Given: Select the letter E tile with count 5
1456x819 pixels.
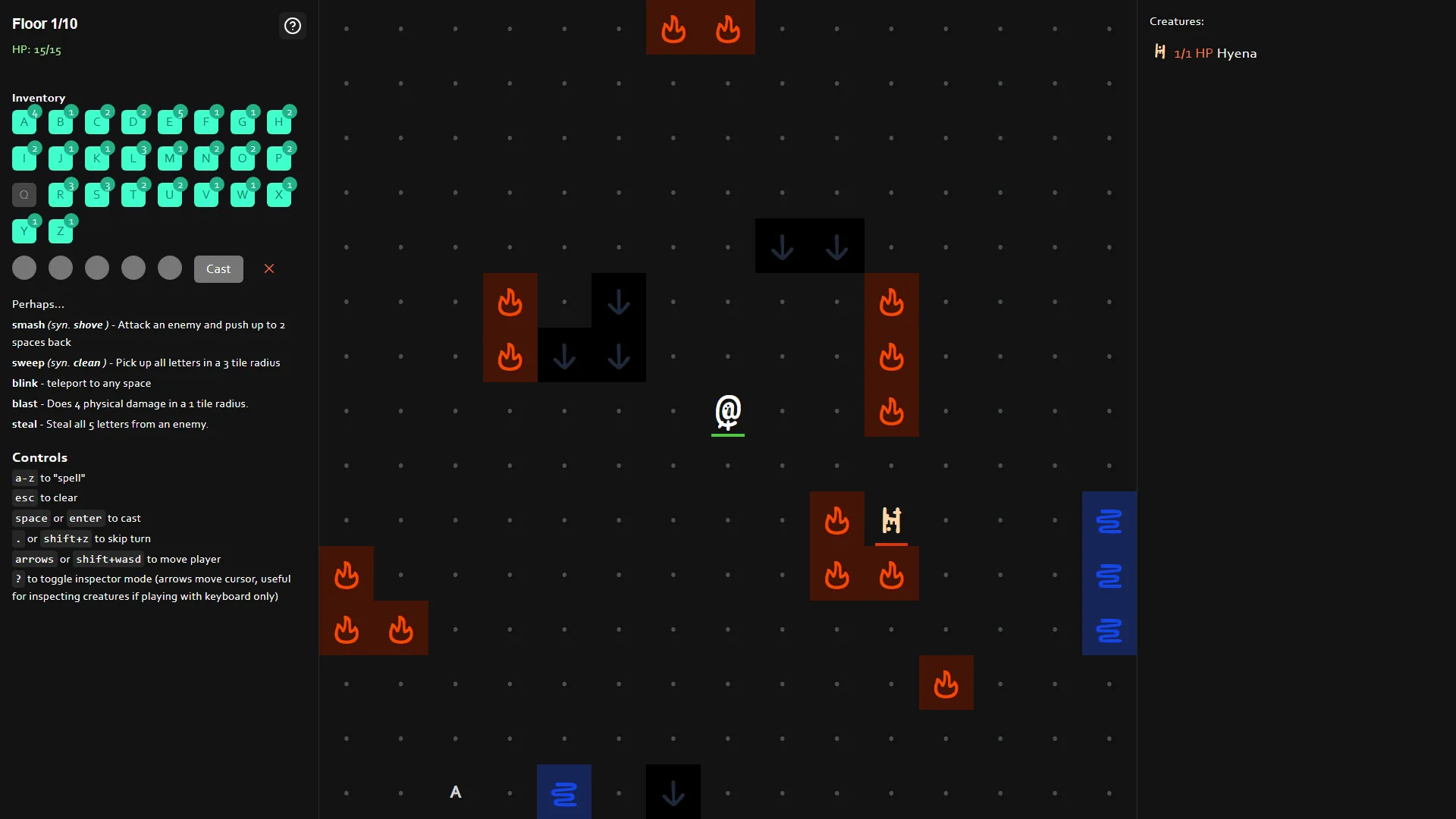Looking at the screenshot, I should tap(170, 121).
